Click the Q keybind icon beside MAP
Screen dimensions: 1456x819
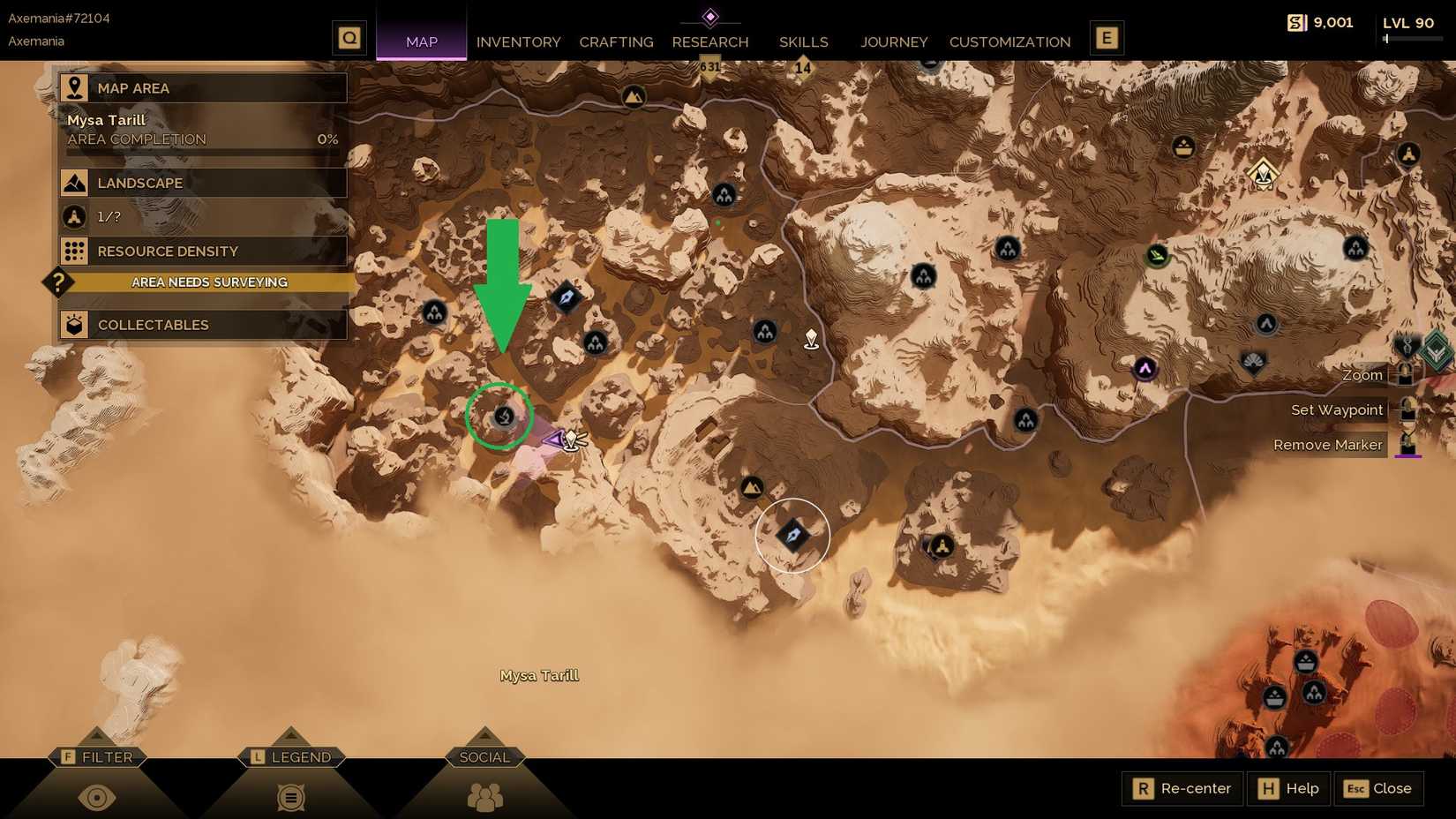click(x=349, y=38)
